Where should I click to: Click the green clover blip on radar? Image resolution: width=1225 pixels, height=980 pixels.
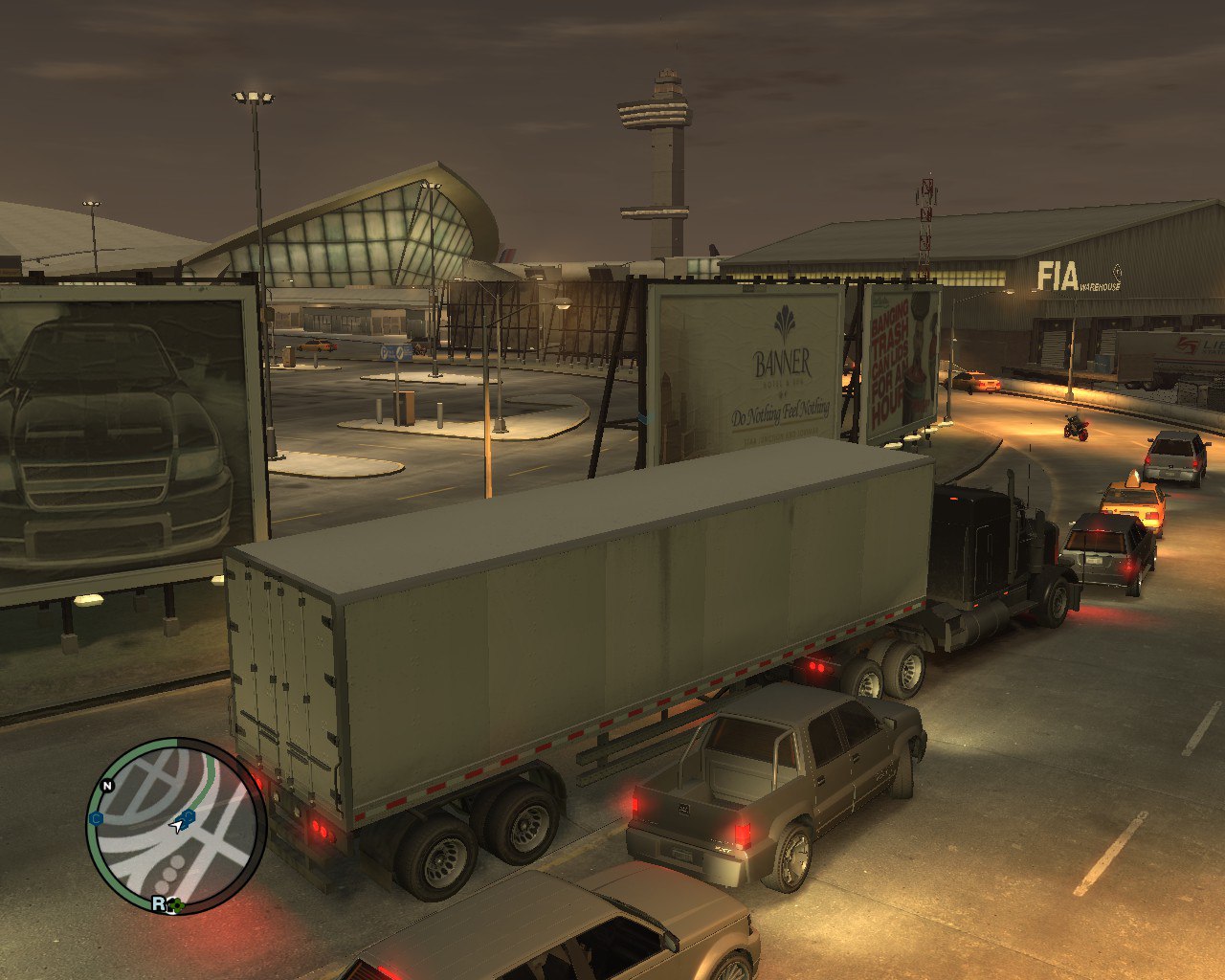pos(175,903)
